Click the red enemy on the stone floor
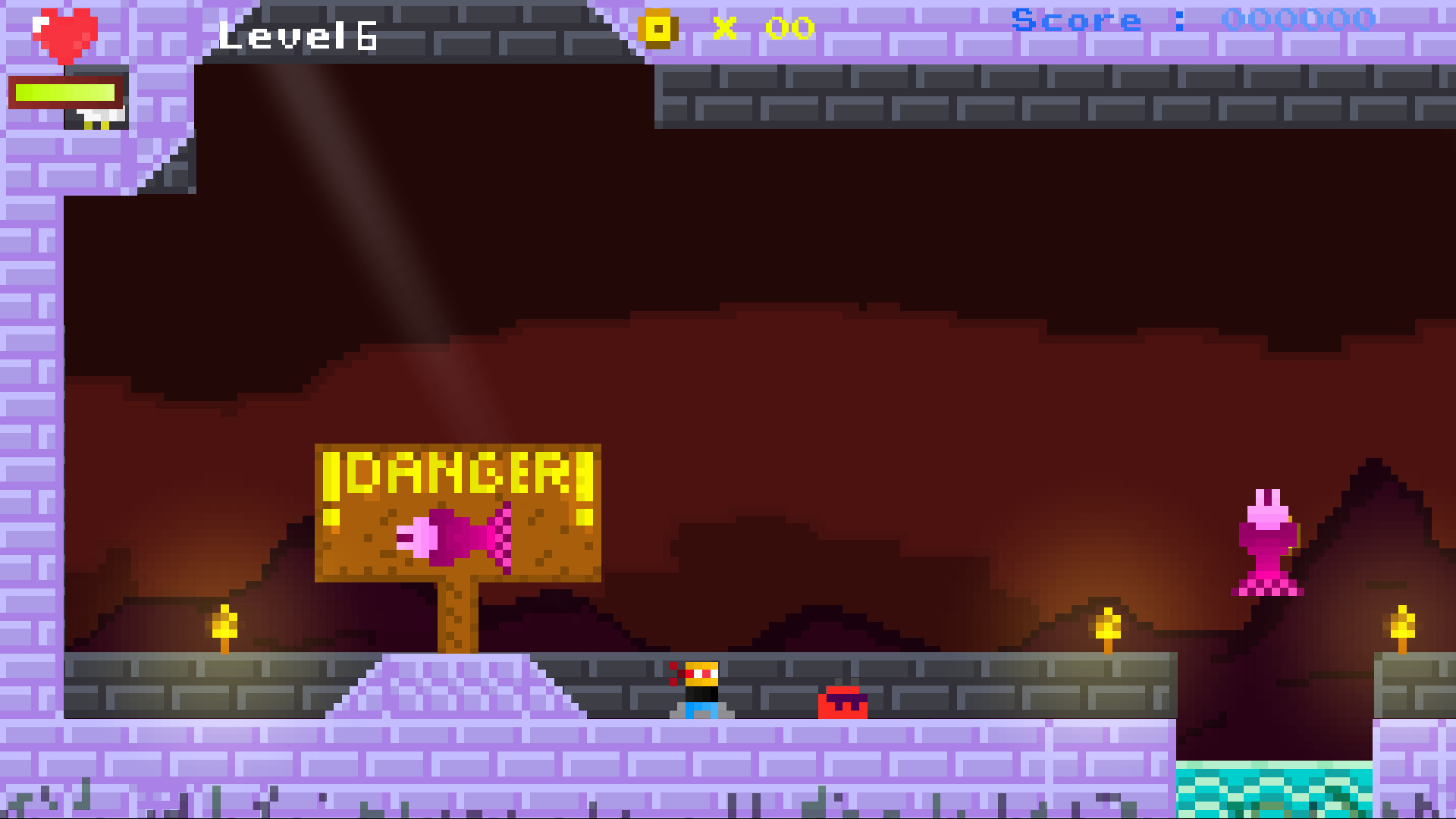The height and width of the screenshot is (819, 1456). pos(844,701)
